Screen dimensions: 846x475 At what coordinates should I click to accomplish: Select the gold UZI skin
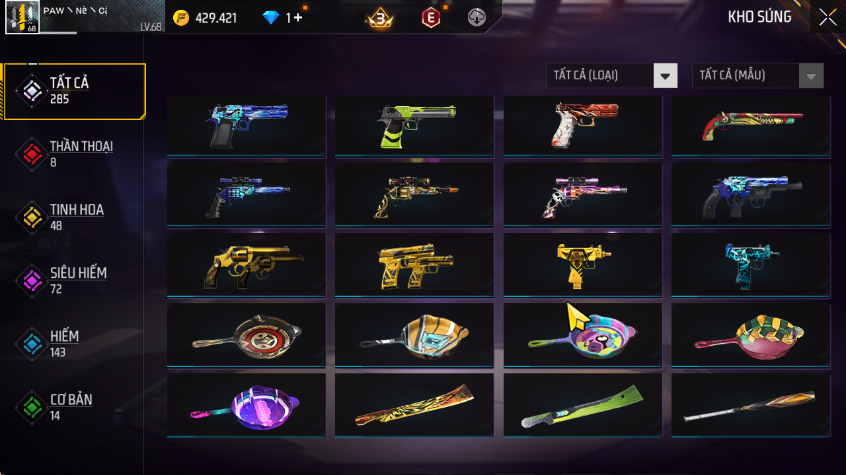(x=582, y=265)
